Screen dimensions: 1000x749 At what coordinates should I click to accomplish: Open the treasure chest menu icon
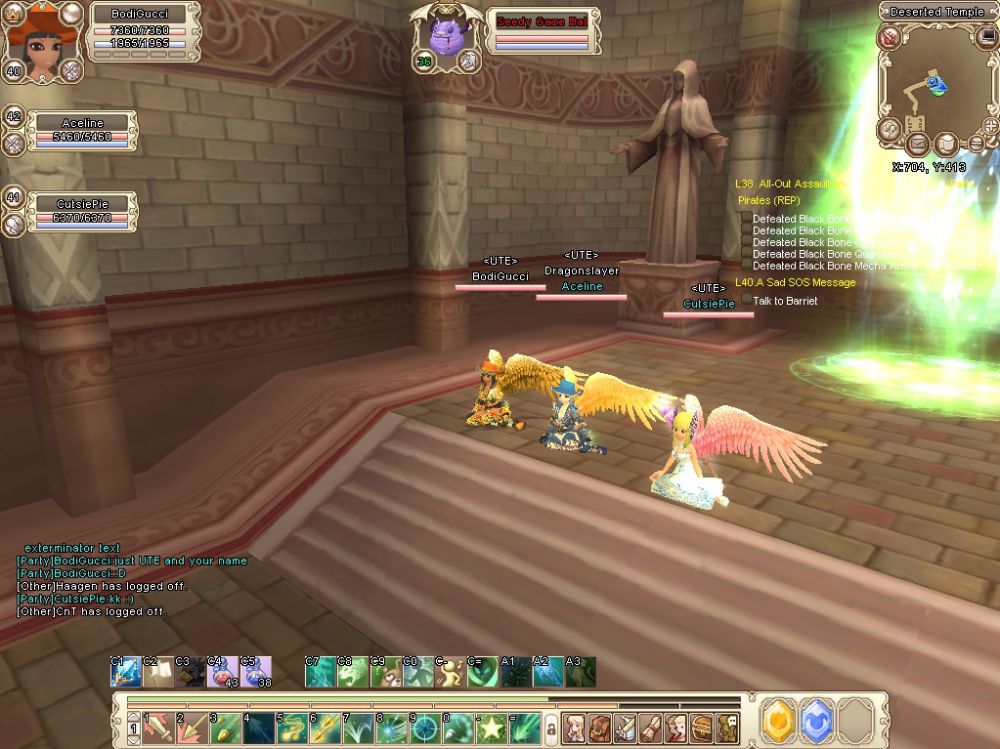click(x=702, y=725)
